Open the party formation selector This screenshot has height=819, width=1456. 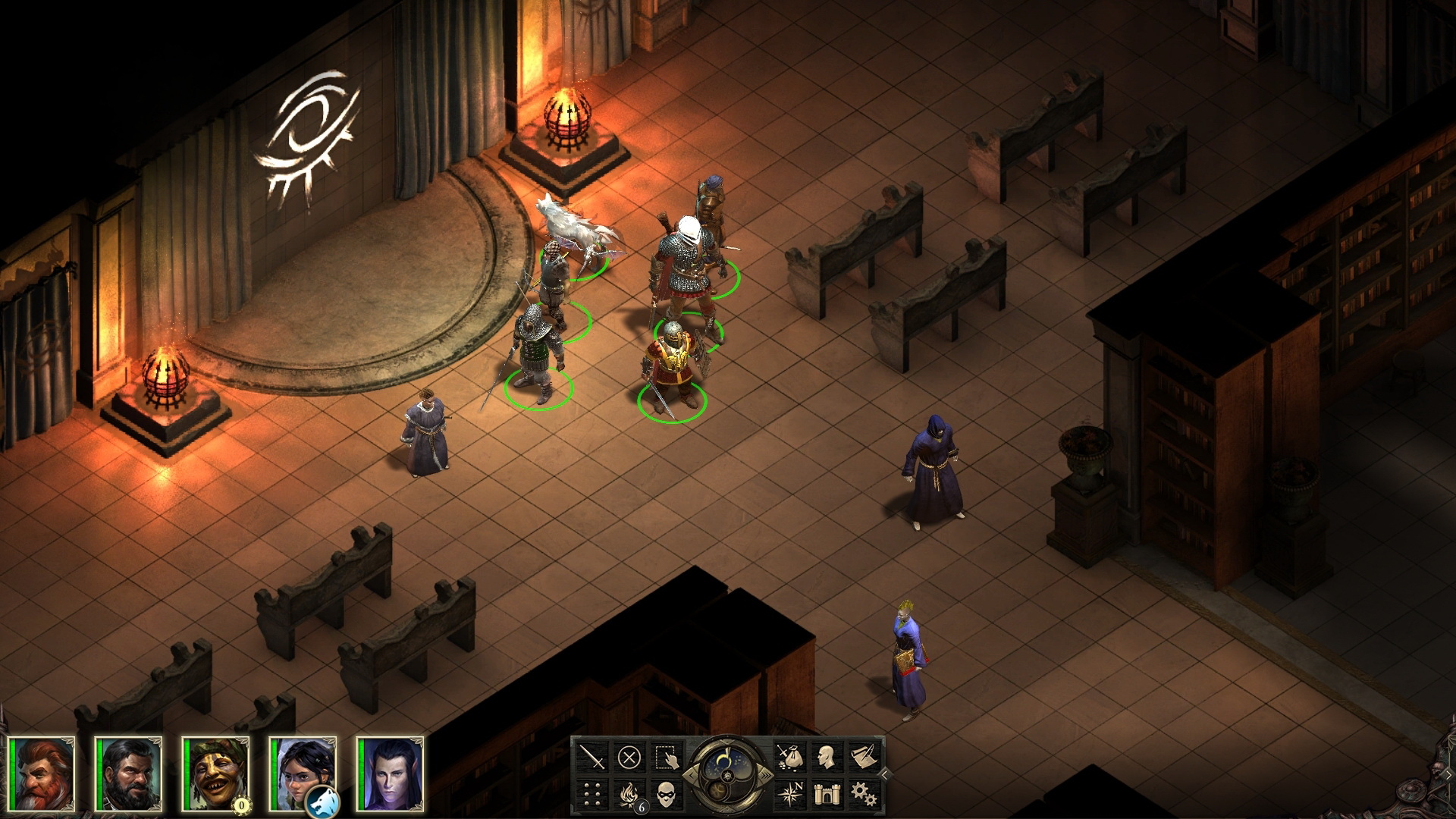(591, 795)
